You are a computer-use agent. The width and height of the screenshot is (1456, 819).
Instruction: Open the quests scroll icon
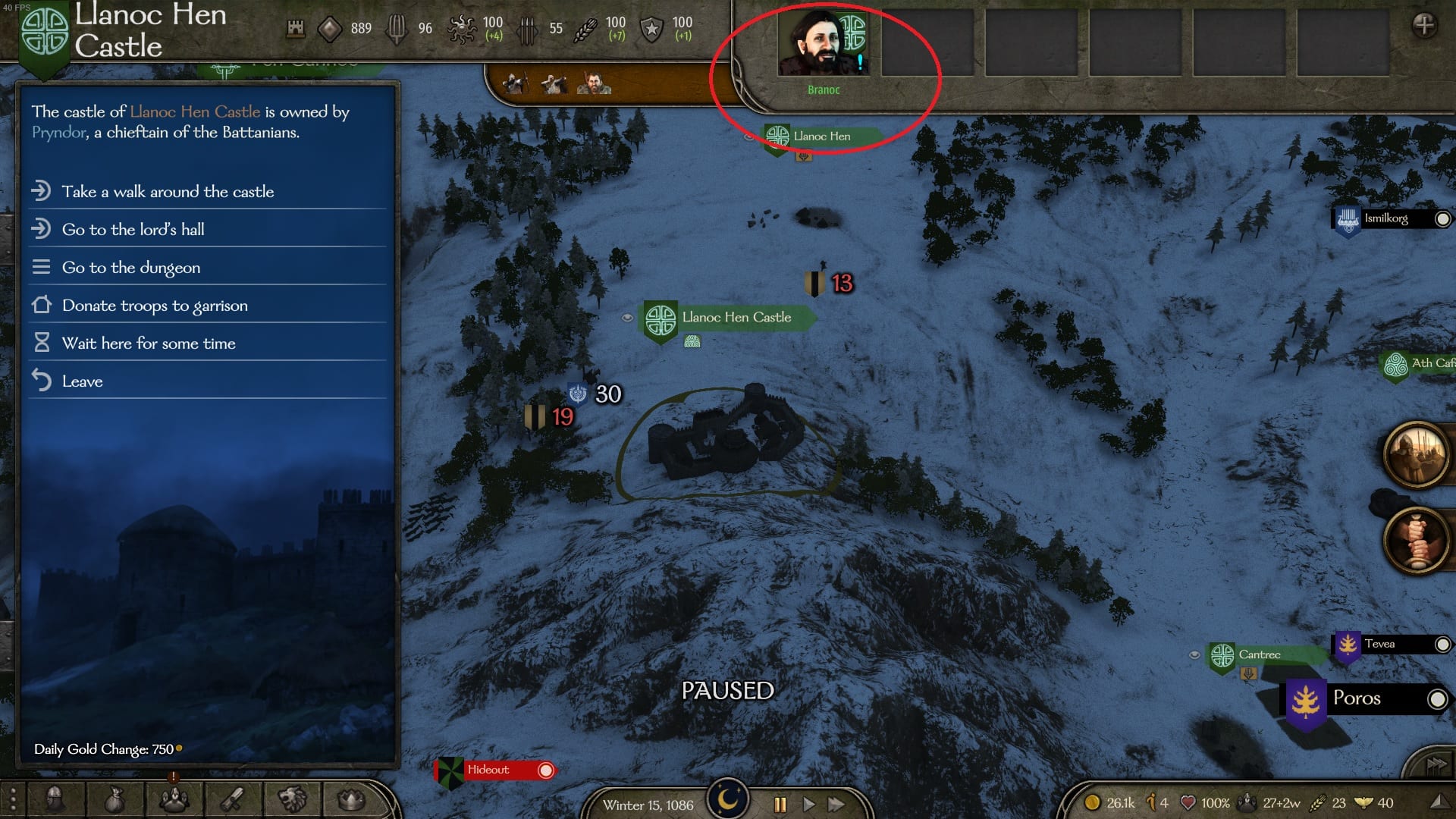tap(233, 799)
